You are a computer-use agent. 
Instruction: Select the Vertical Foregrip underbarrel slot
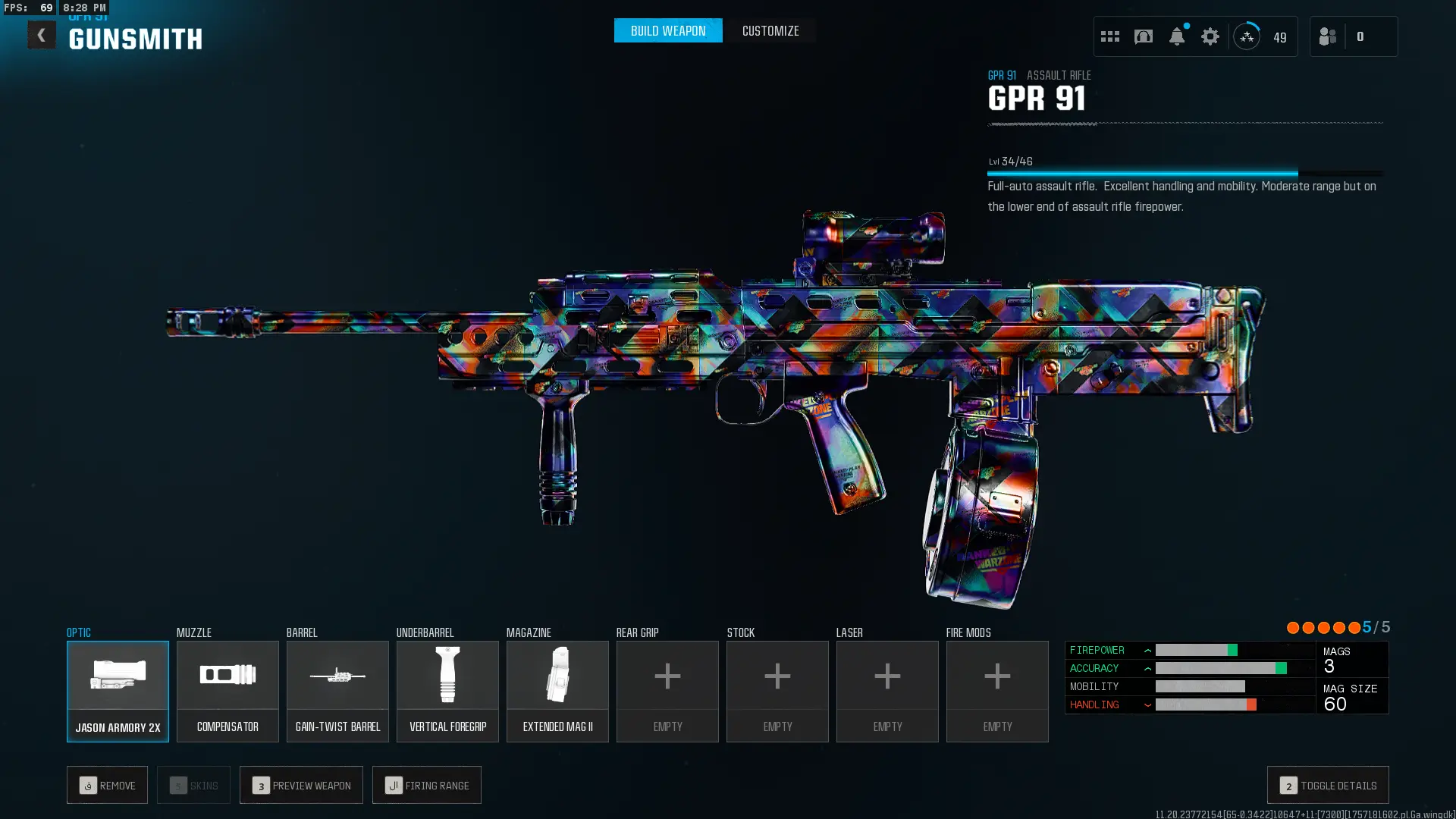click(x=447, y=691)
